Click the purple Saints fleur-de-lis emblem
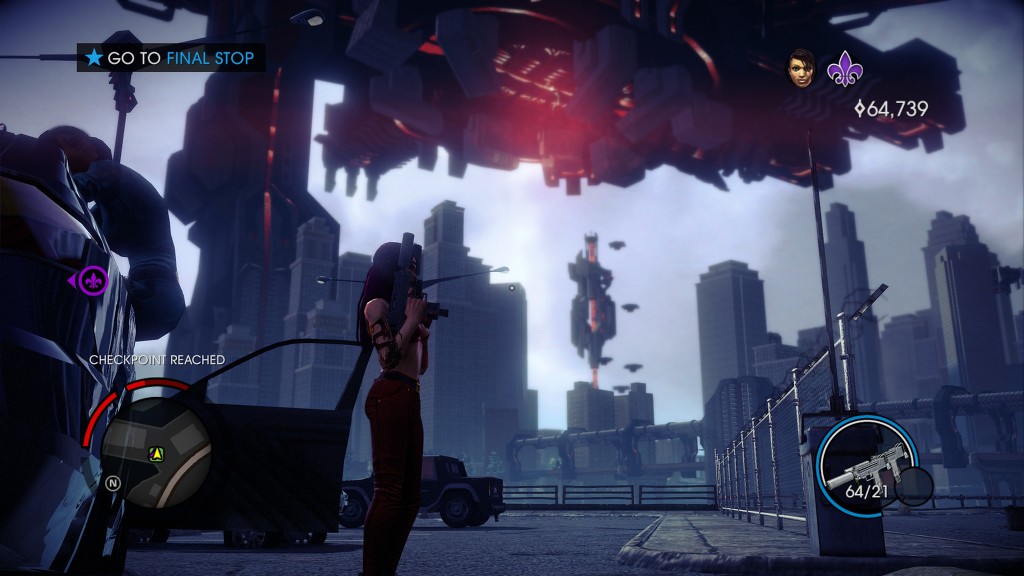 point(841,70)
